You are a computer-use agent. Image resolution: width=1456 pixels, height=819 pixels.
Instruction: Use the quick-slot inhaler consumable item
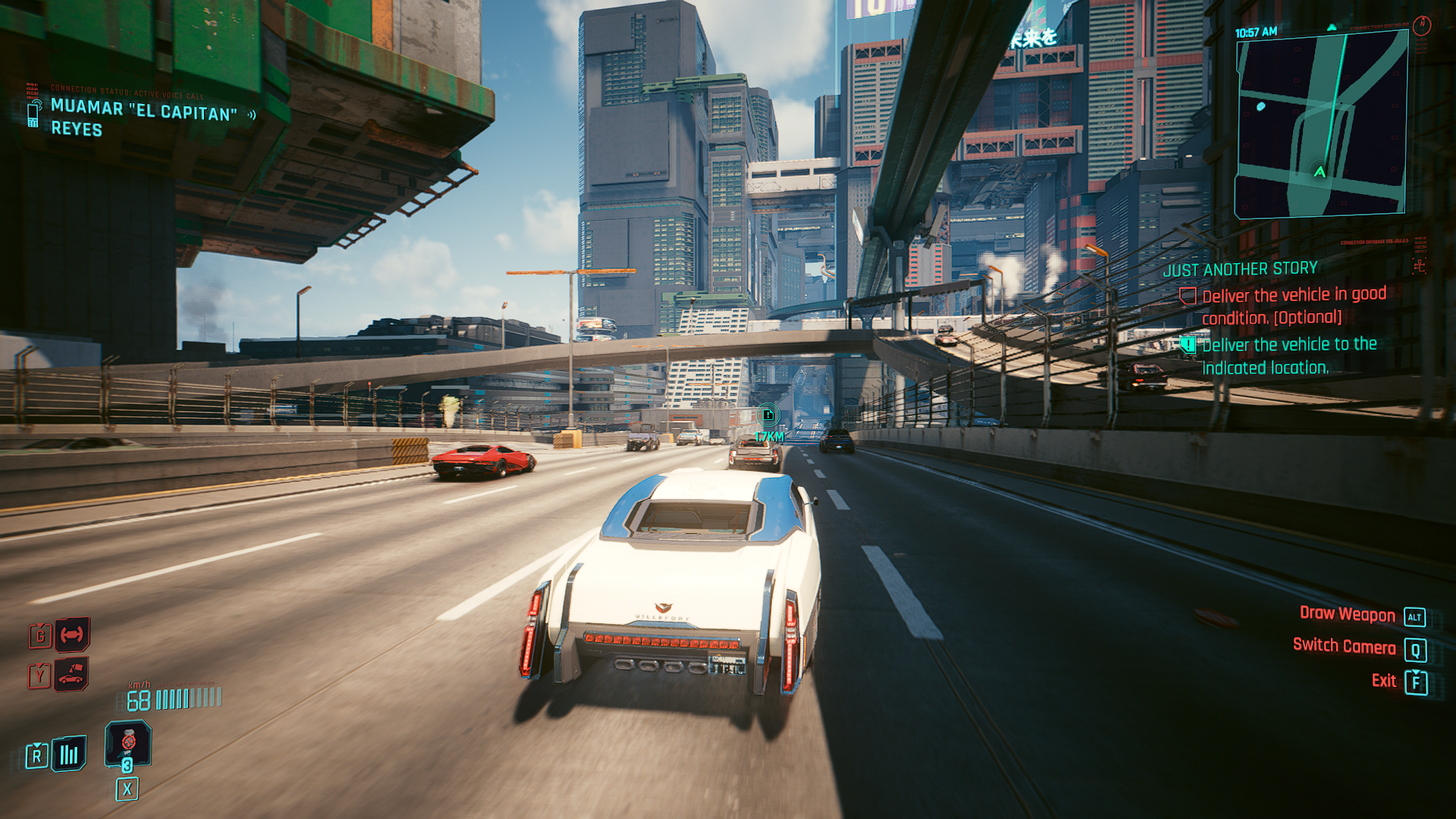[x=128, y=743]
